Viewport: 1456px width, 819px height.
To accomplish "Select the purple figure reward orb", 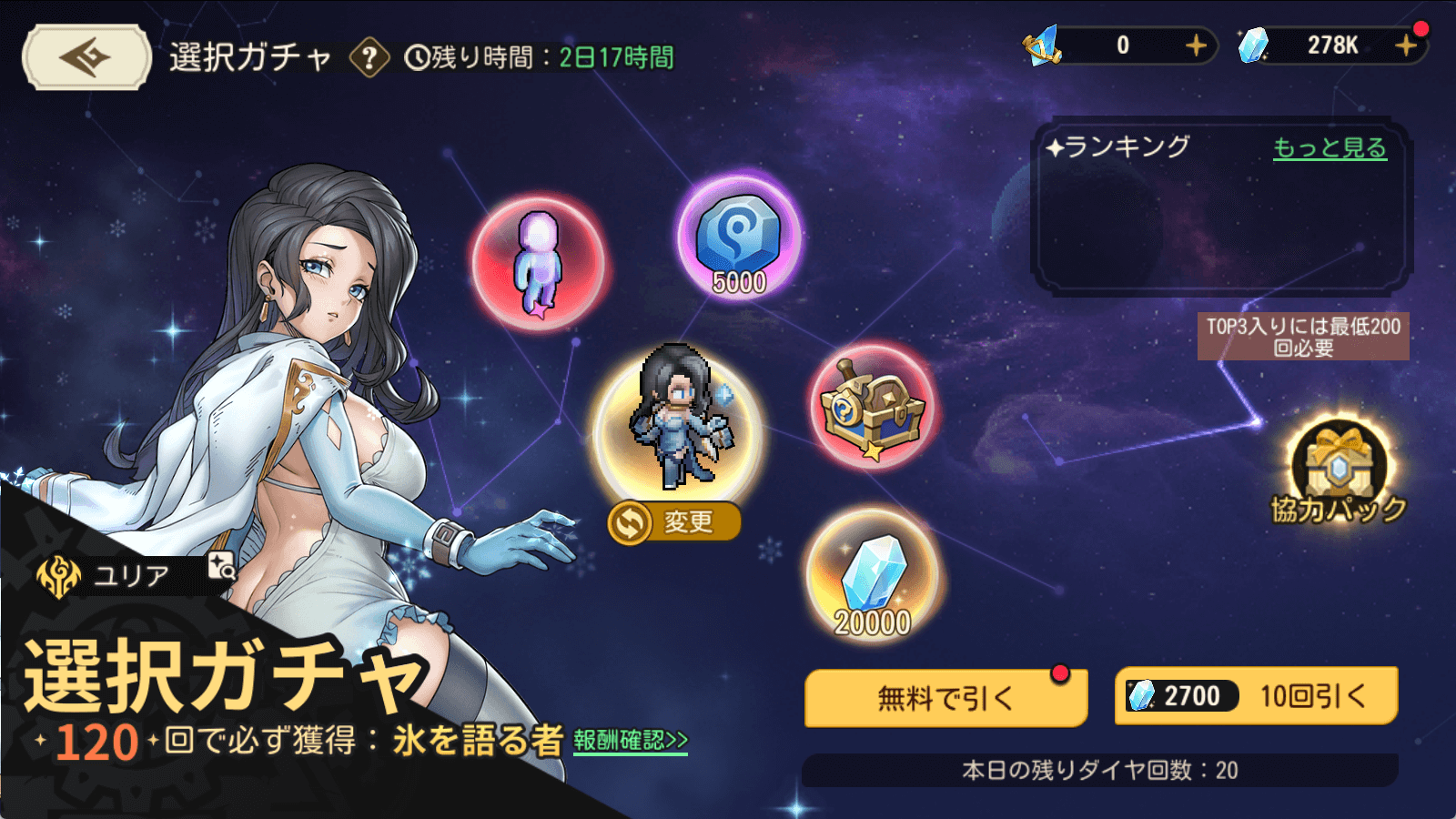I will click(539, 263).
